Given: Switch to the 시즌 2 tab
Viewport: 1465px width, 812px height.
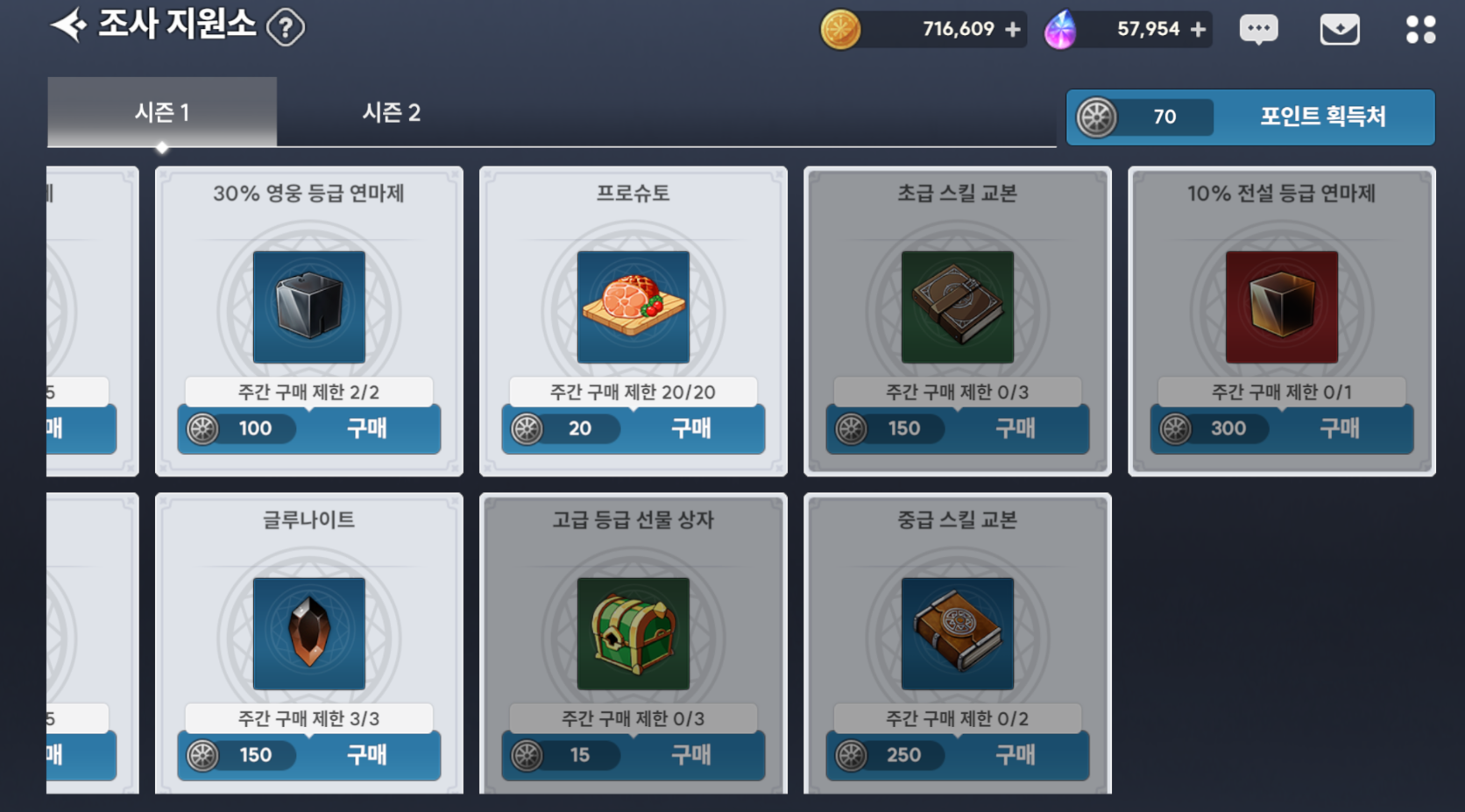Looking at the screenshot, I should click(392, 112).
